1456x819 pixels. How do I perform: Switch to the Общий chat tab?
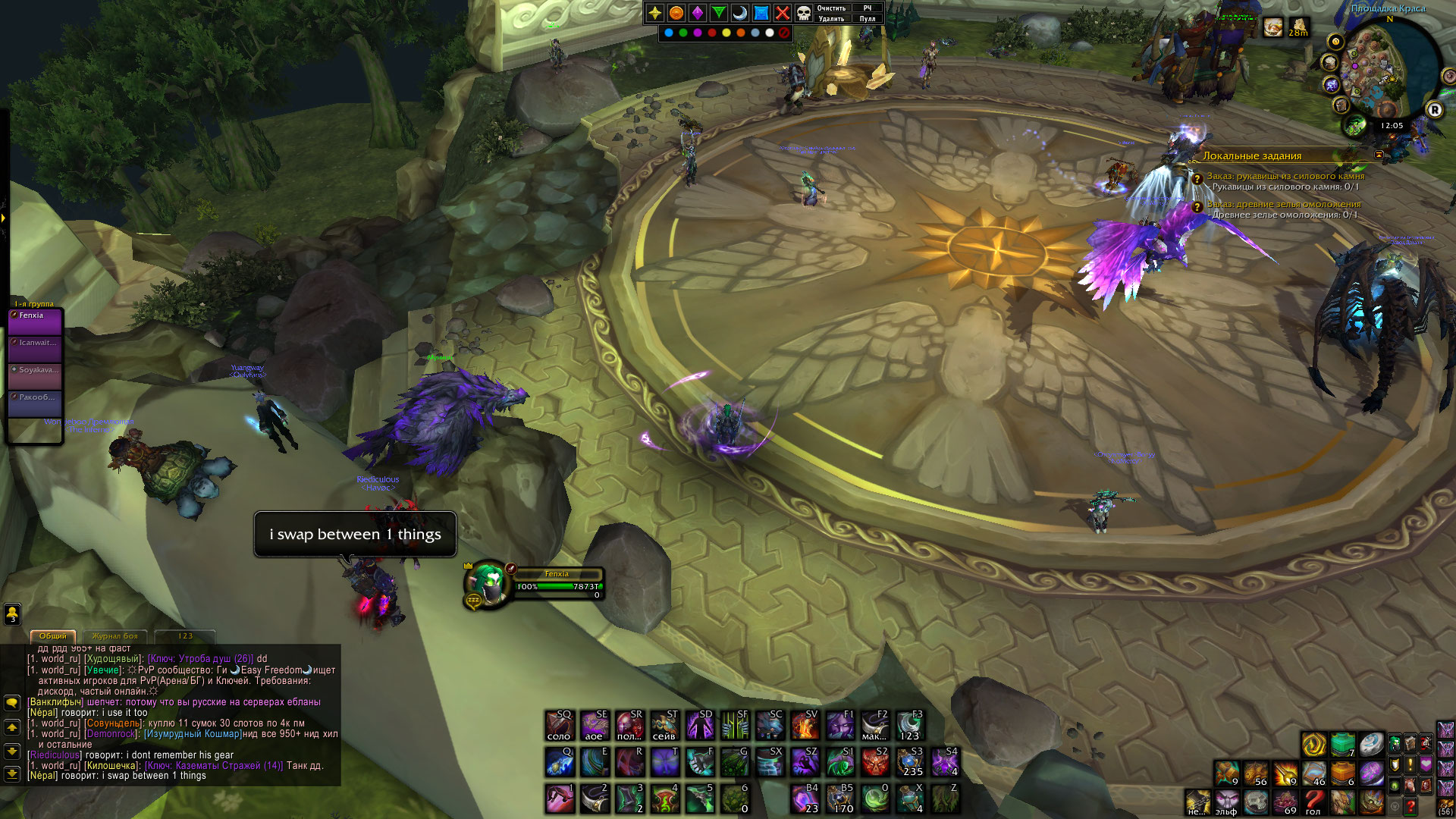coord(53,636)
